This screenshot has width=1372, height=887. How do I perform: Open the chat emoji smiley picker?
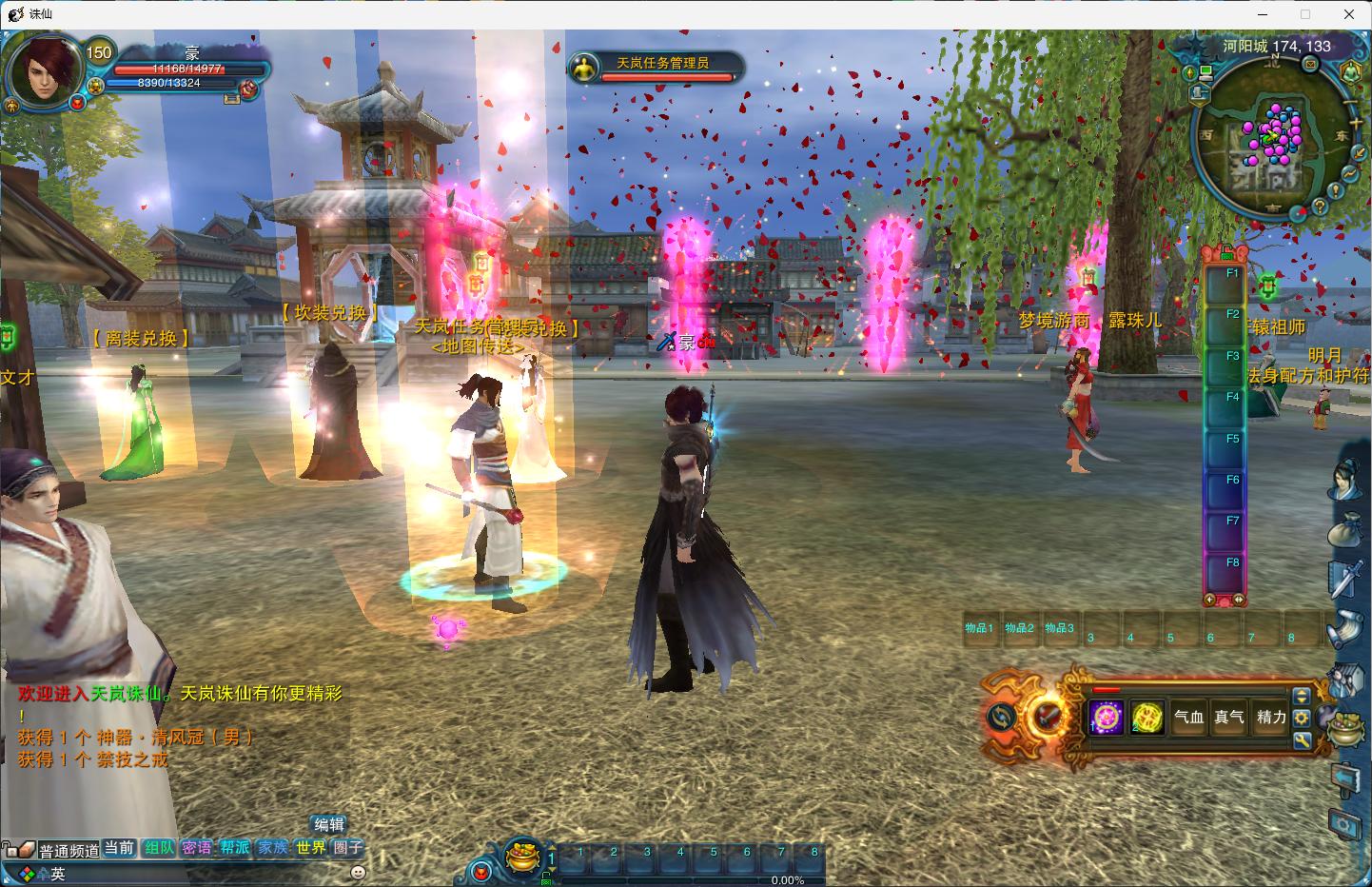tap(358, 871)
